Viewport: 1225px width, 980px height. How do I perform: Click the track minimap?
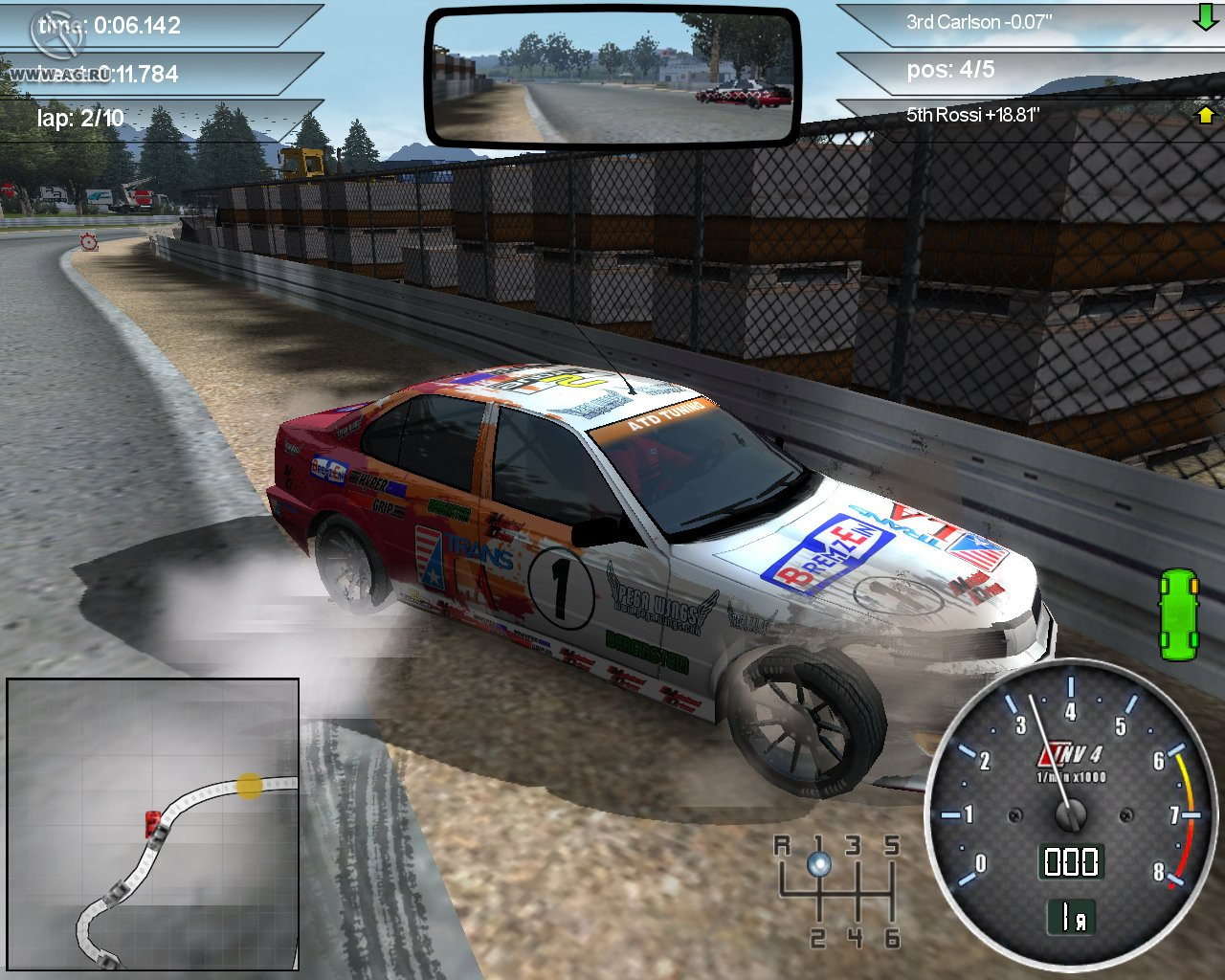pos(153,824)
